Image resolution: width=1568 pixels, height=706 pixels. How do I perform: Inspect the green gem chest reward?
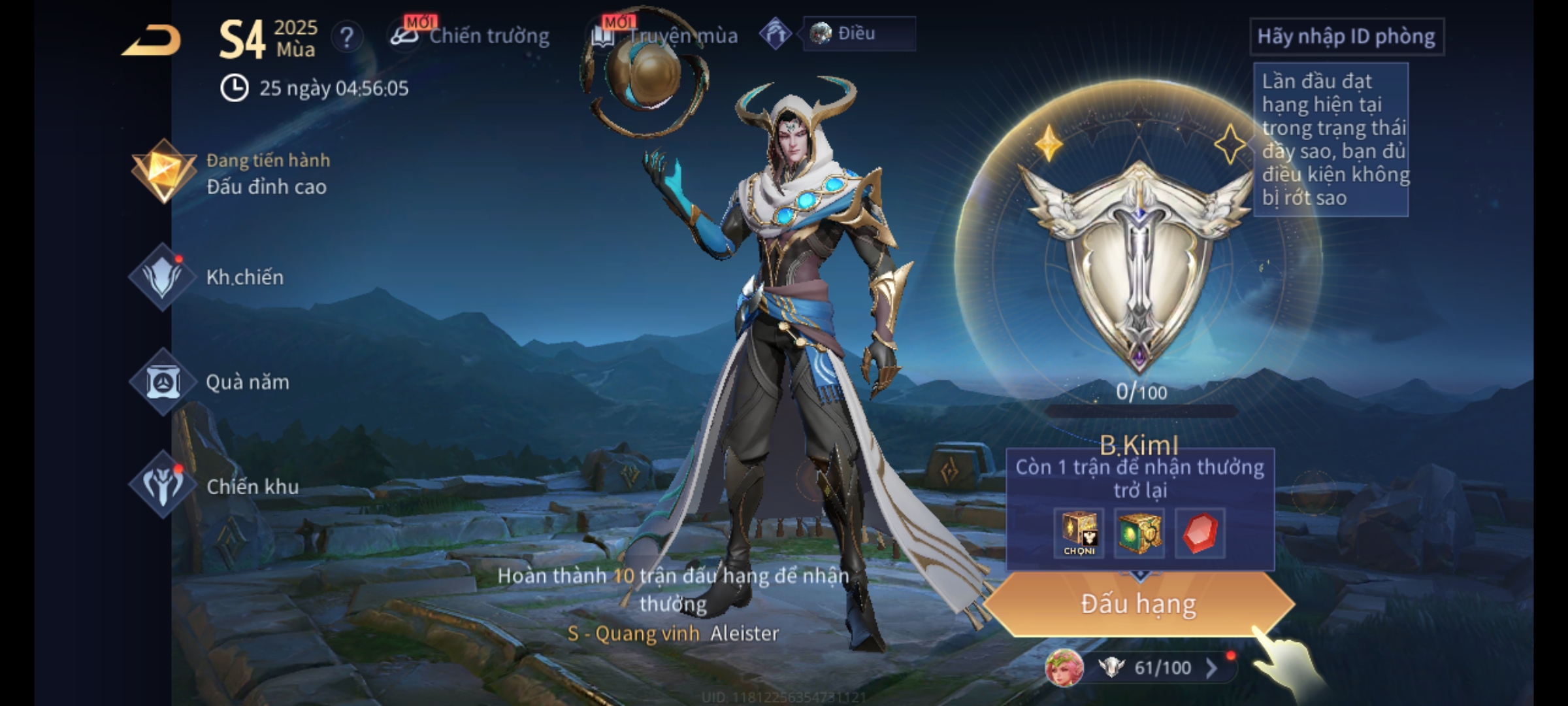point(1139,533)
